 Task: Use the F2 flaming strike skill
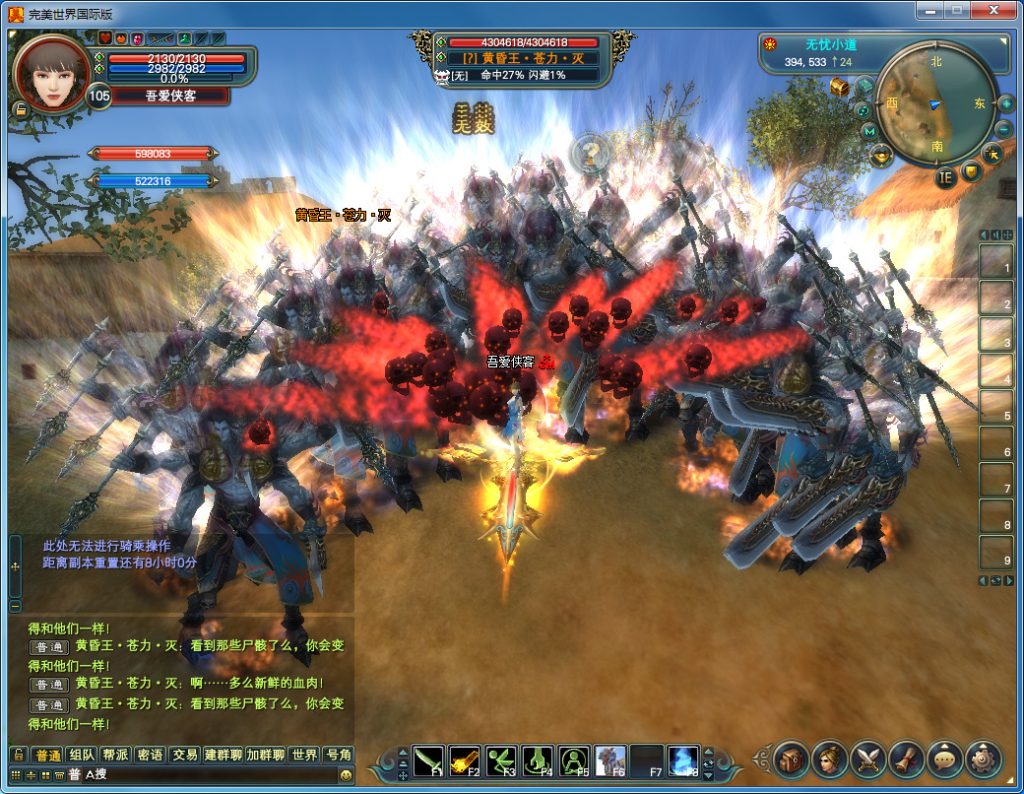(464, 761)
